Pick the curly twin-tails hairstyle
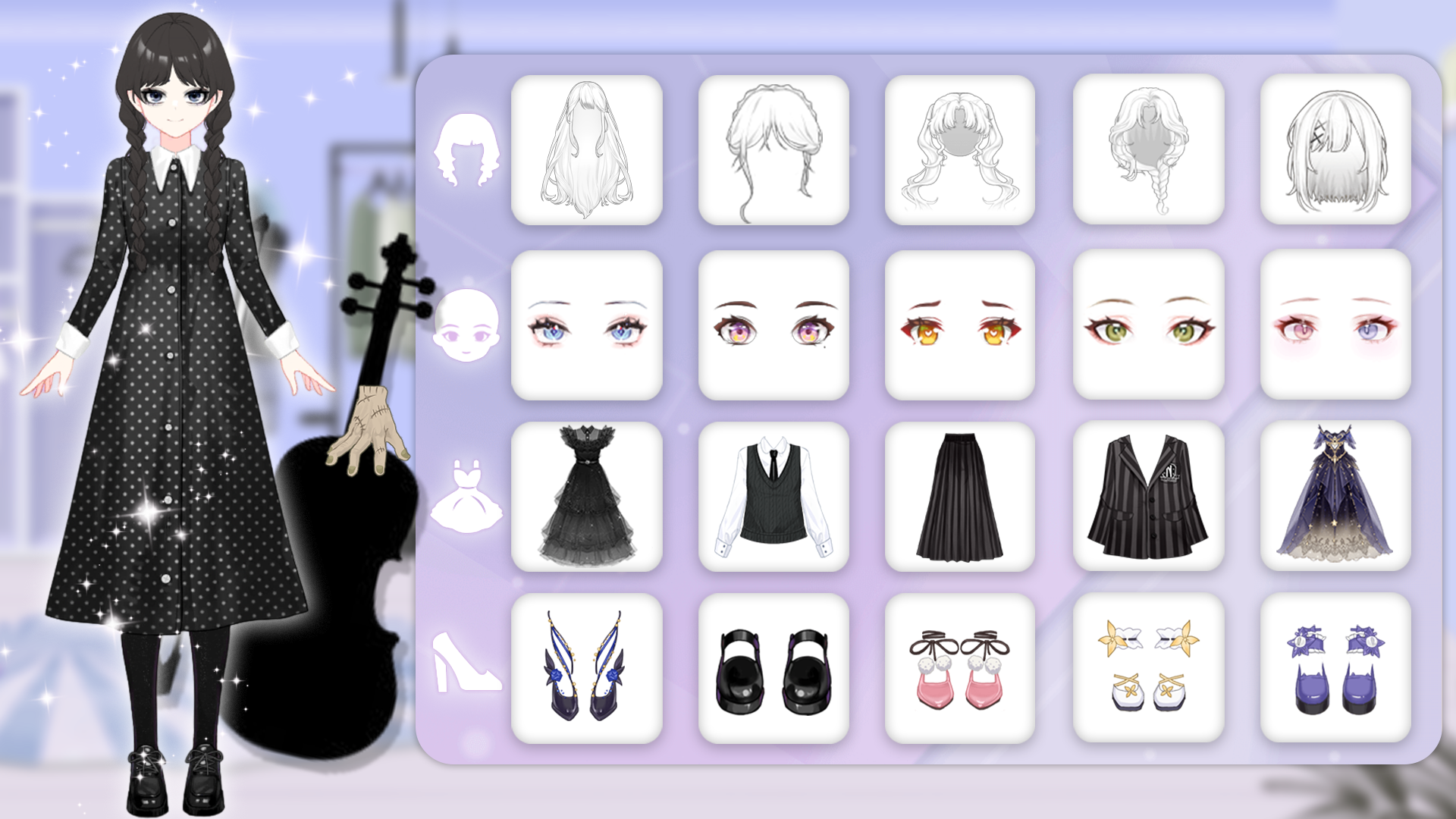Image resolution: width=1456 pixels, height=819 pixels. (x=959, y=149)
